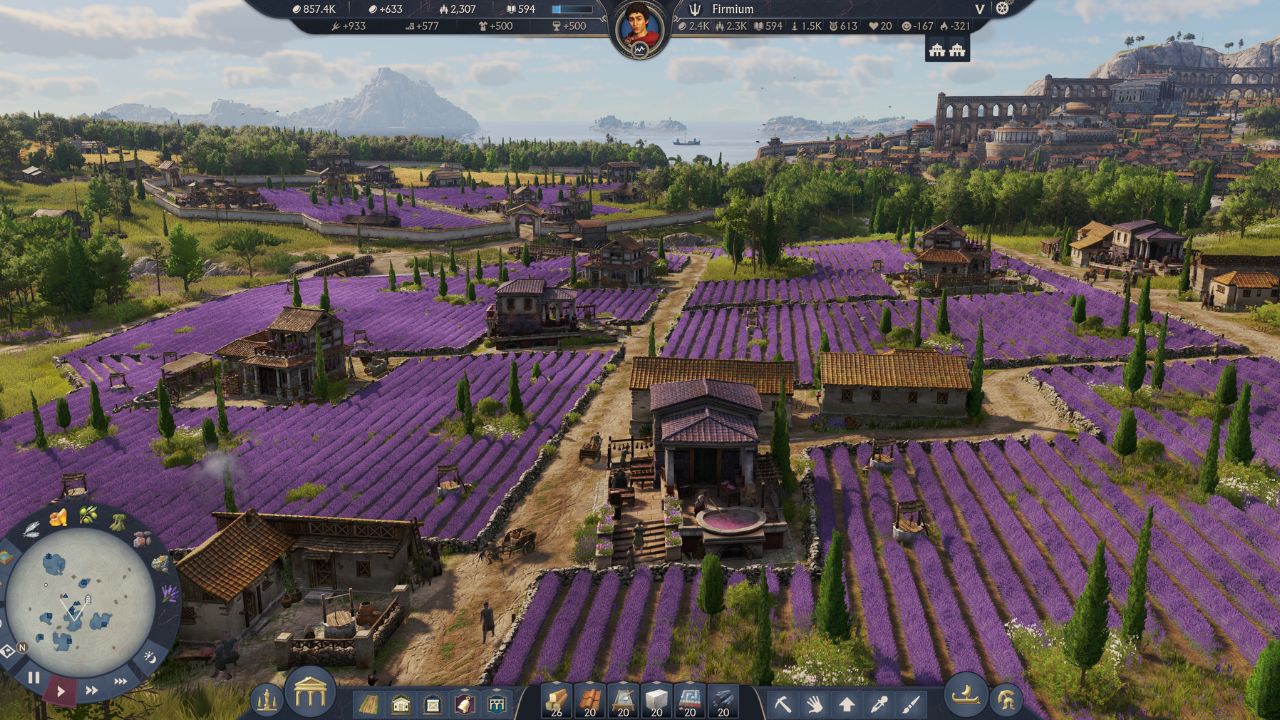
Task: Expand the wood stockpile arrow above its count
Action: 558,680
